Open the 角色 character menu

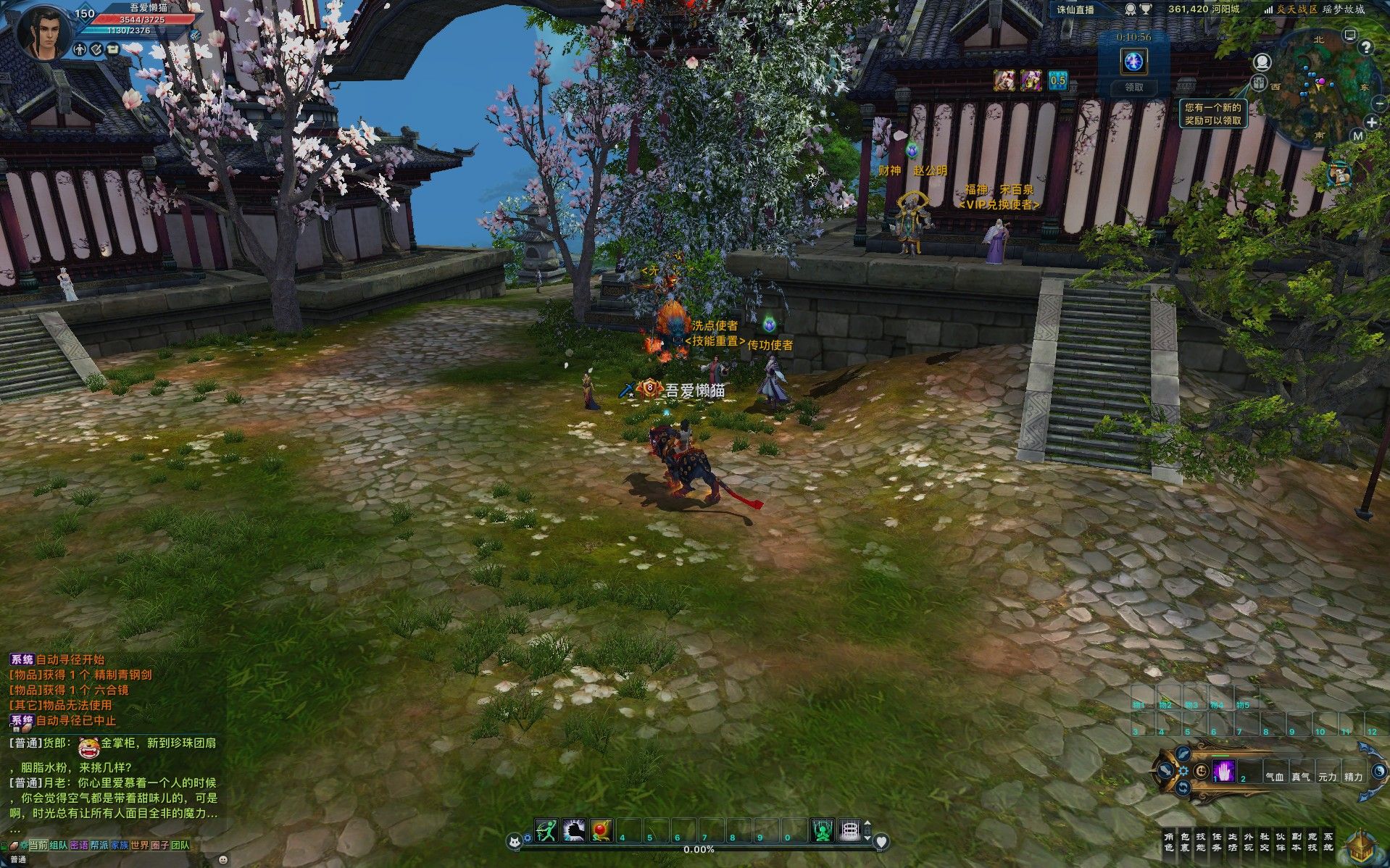click(x=1168, y=842)
